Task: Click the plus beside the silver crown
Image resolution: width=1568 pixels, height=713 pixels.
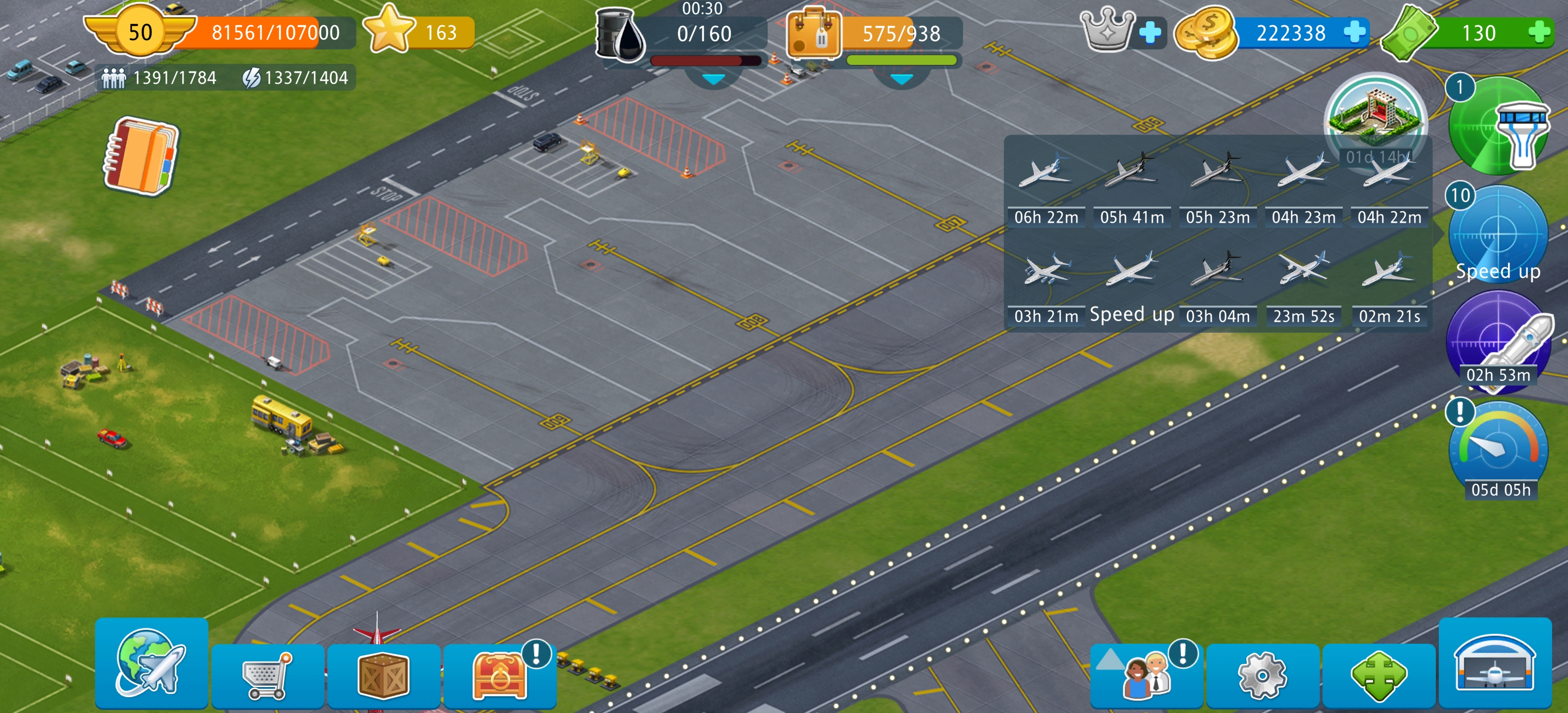Action: (1150, 32)
